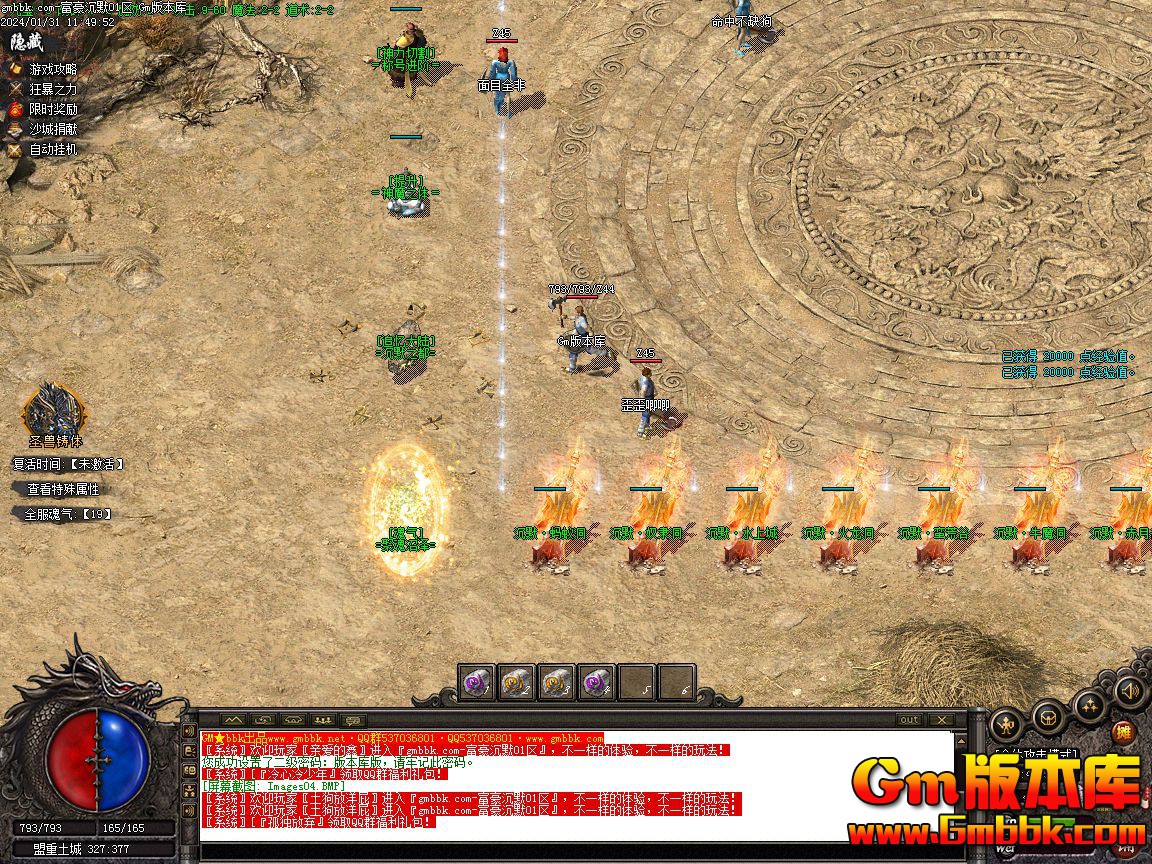This screenshot has width=1152, height=864.
Task: Open 限时奖励 timed rewards
Action: [52, 109]
